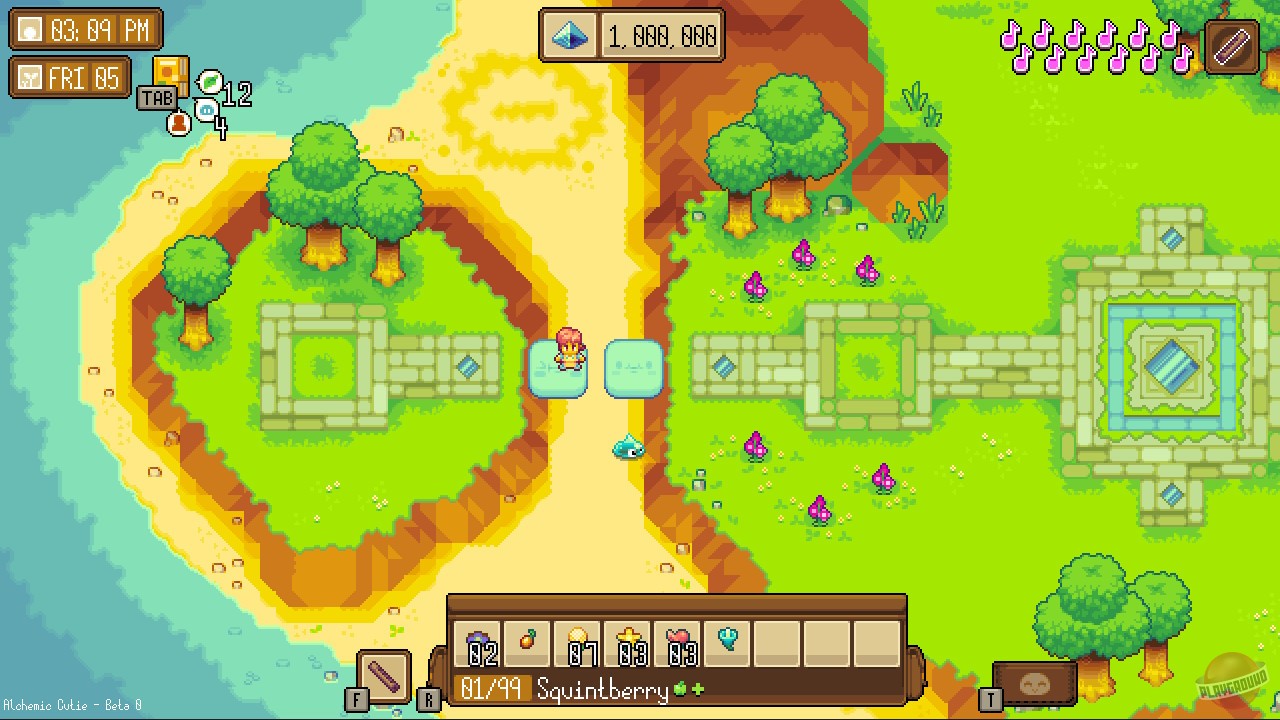Click the sun icon on the clock display
1280x720 pixels.
coord(30,30)
